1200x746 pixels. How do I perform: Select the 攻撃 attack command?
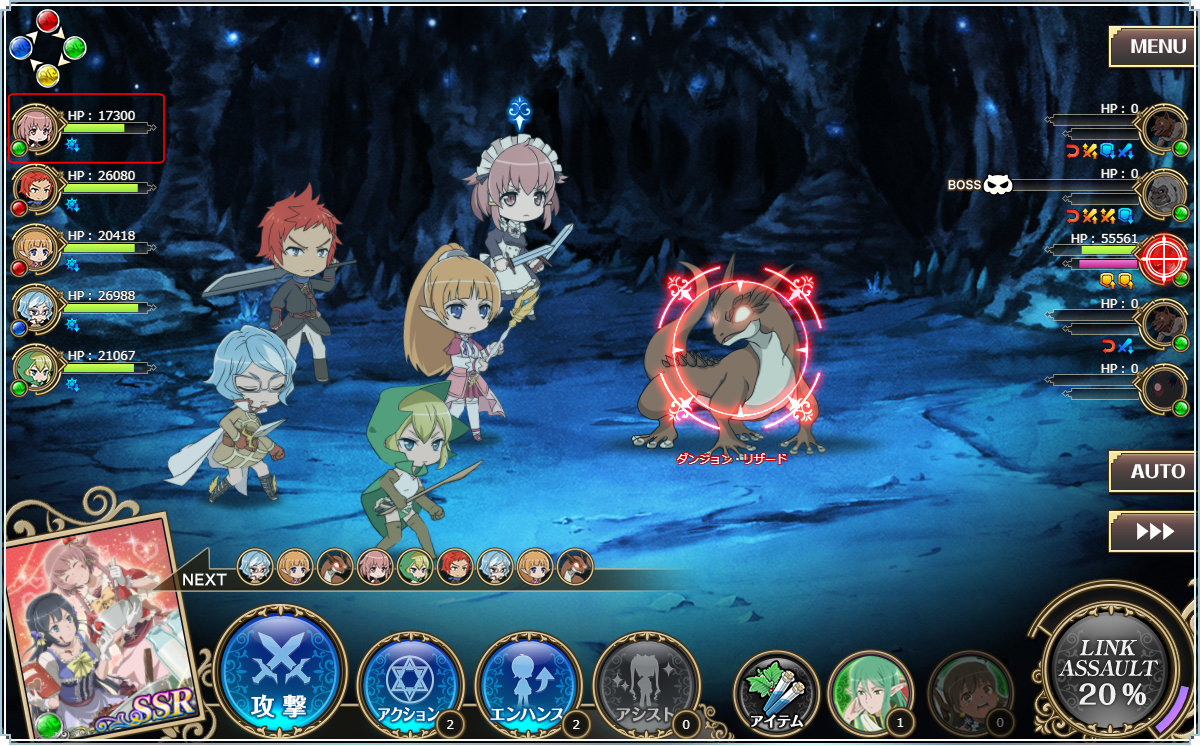[280, 672]
